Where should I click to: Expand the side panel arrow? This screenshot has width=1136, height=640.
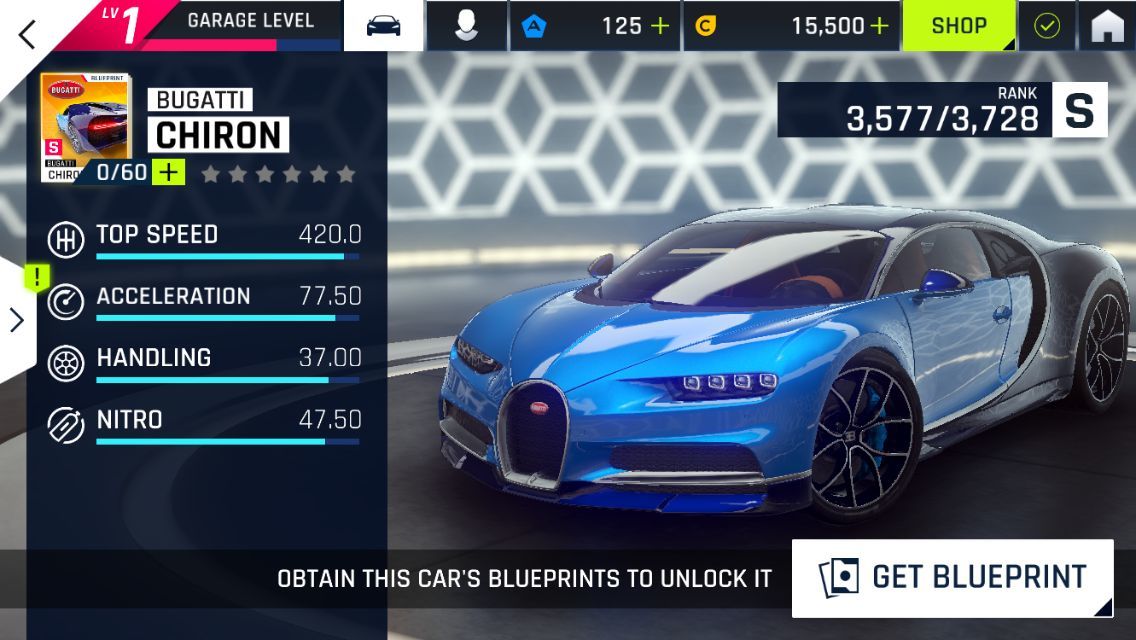(x=17, y=320)
